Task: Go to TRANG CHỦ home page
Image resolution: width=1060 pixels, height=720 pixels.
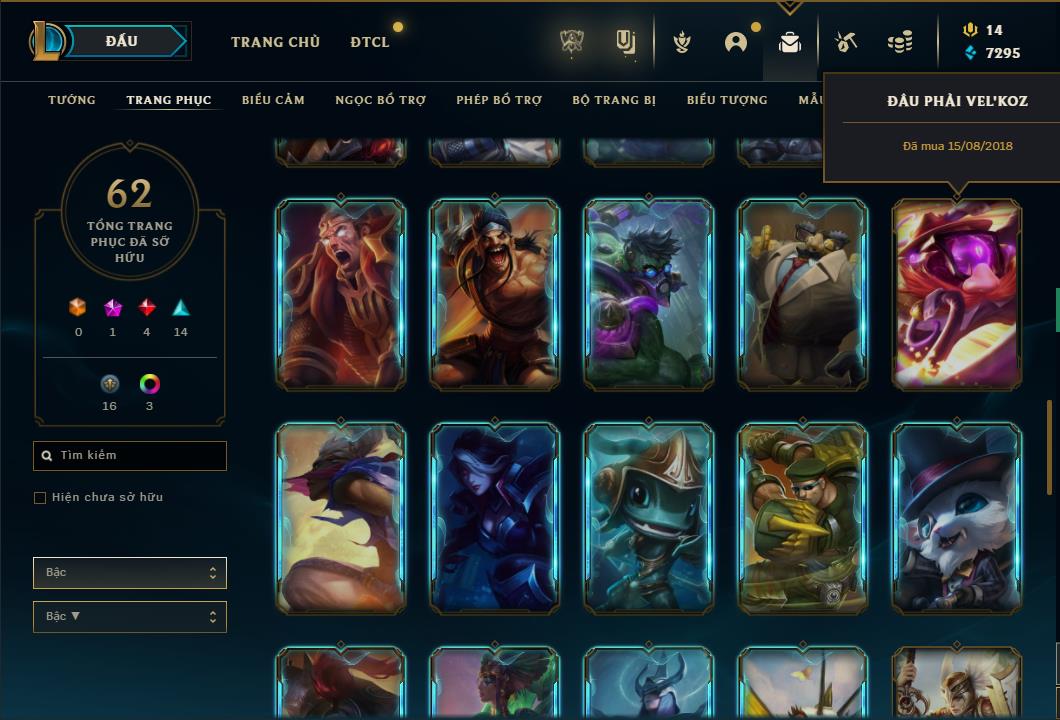Action: 275,42
